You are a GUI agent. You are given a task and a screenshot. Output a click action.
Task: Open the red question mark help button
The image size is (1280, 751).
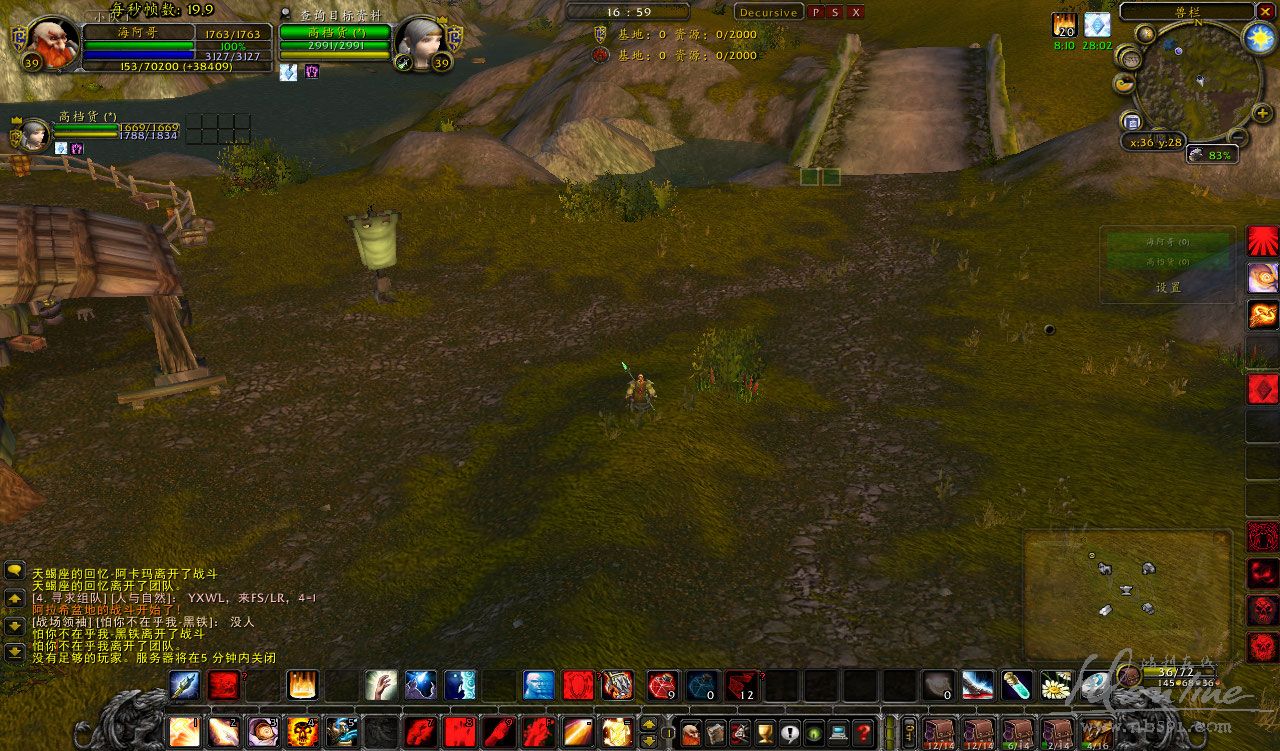[864, 733]
